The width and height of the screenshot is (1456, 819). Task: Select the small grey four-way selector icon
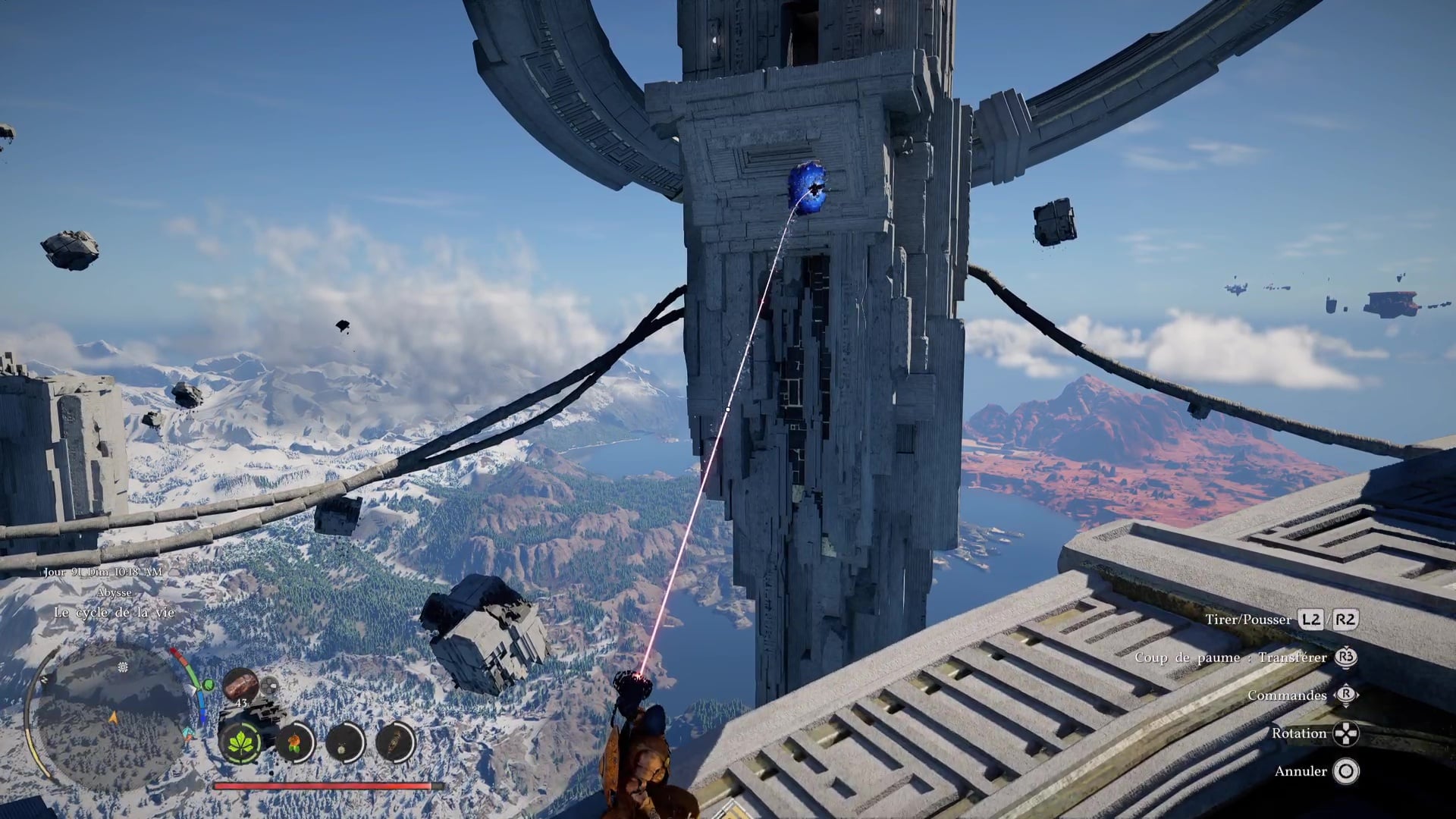(268, 686)
